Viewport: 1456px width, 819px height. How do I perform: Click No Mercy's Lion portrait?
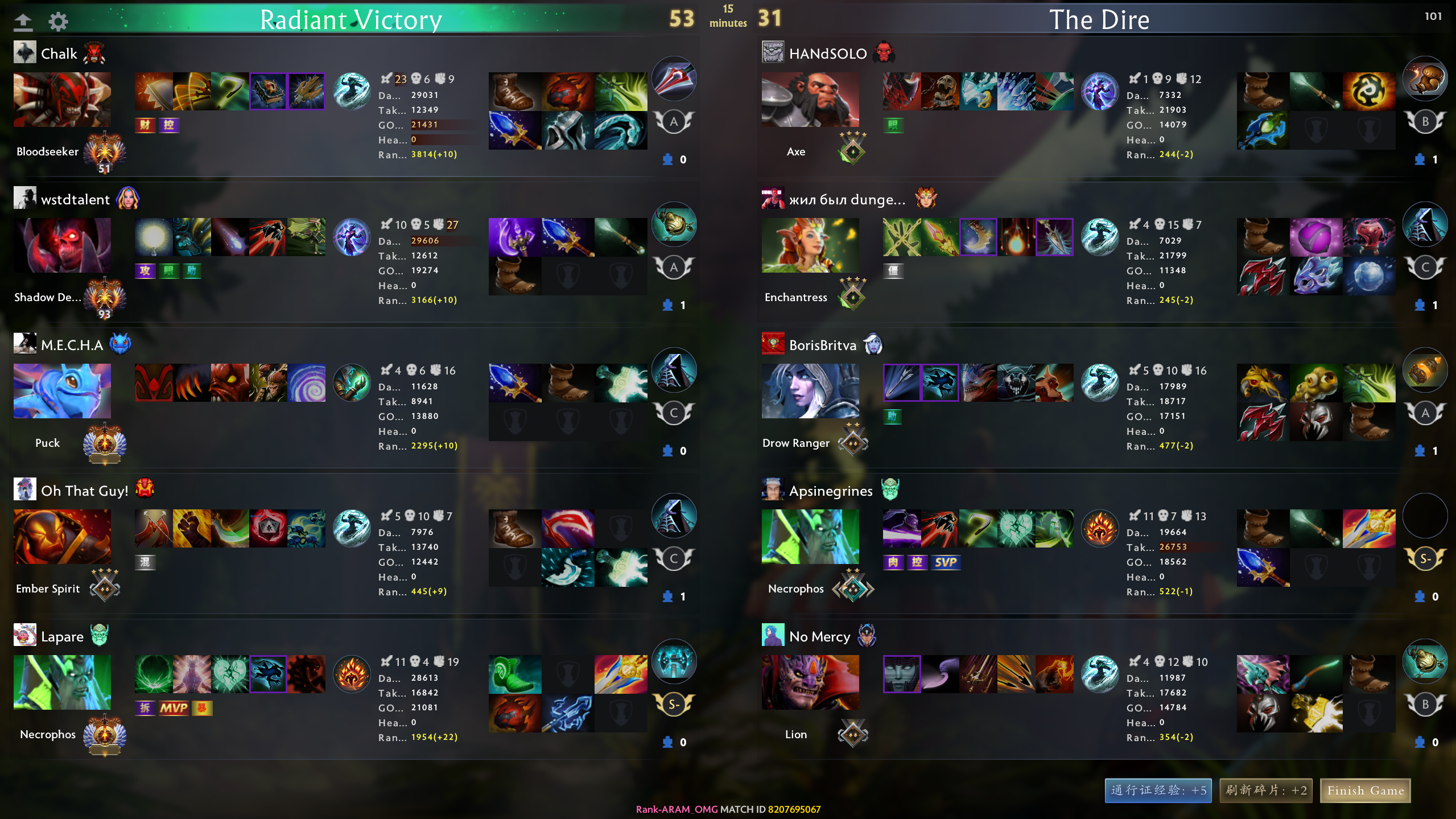point(810,682)
